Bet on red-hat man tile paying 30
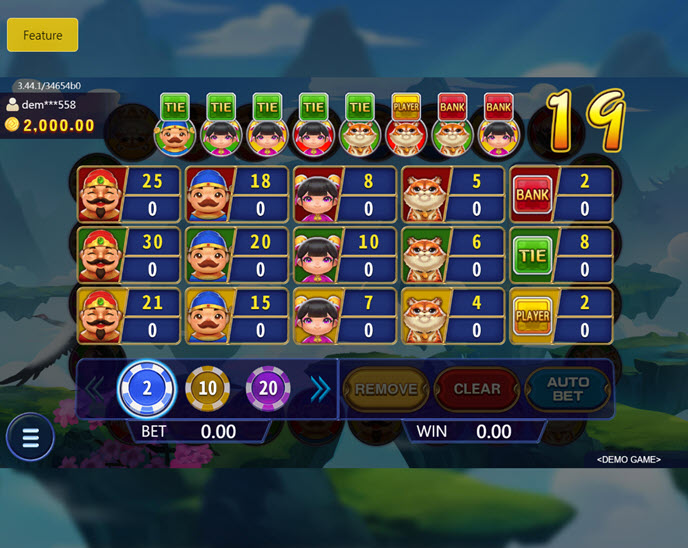The width and height of the screenshot is (688, 548). point(129,255)
